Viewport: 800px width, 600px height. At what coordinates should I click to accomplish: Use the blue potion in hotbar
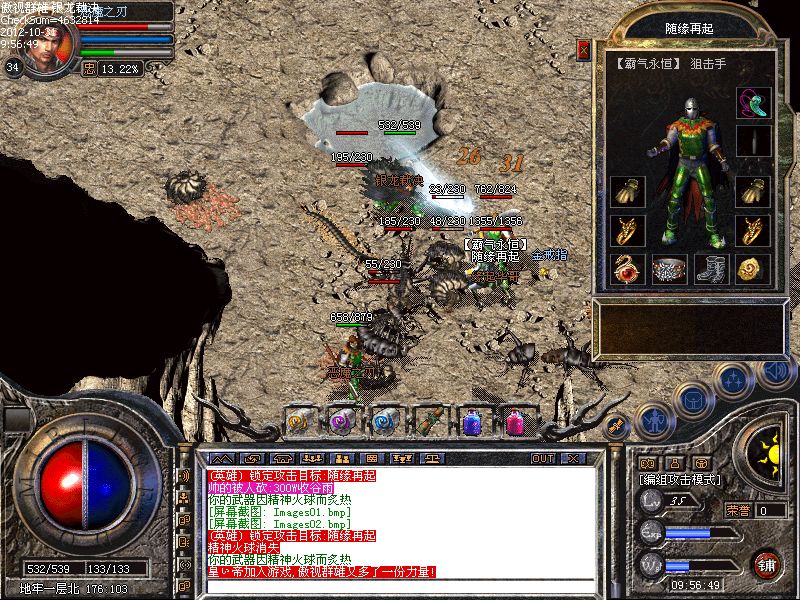[472, 421]
